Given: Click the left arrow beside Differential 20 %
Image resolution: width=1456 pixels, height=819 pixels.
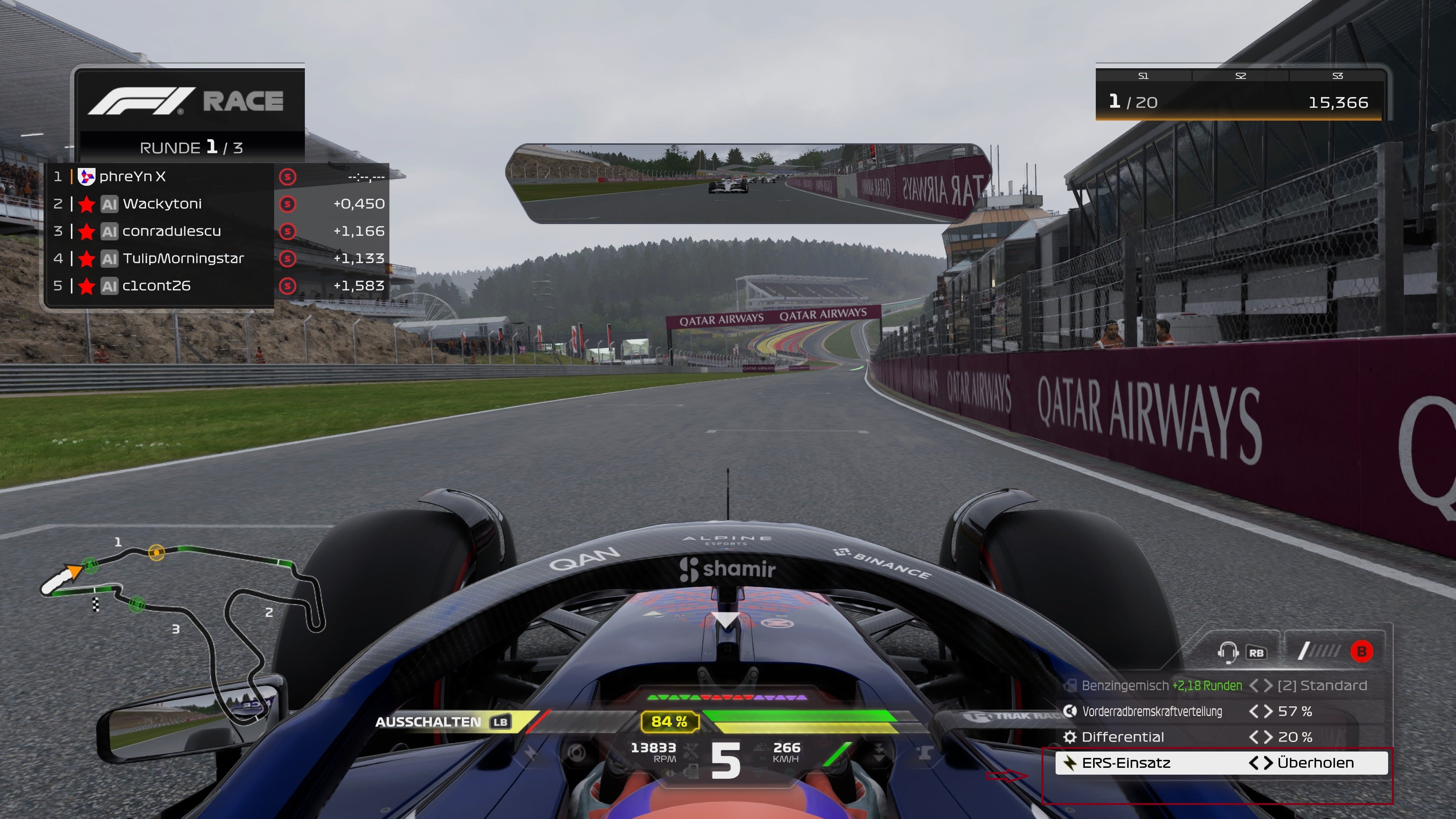Looking at the screenshot, I should [1254, 737].
